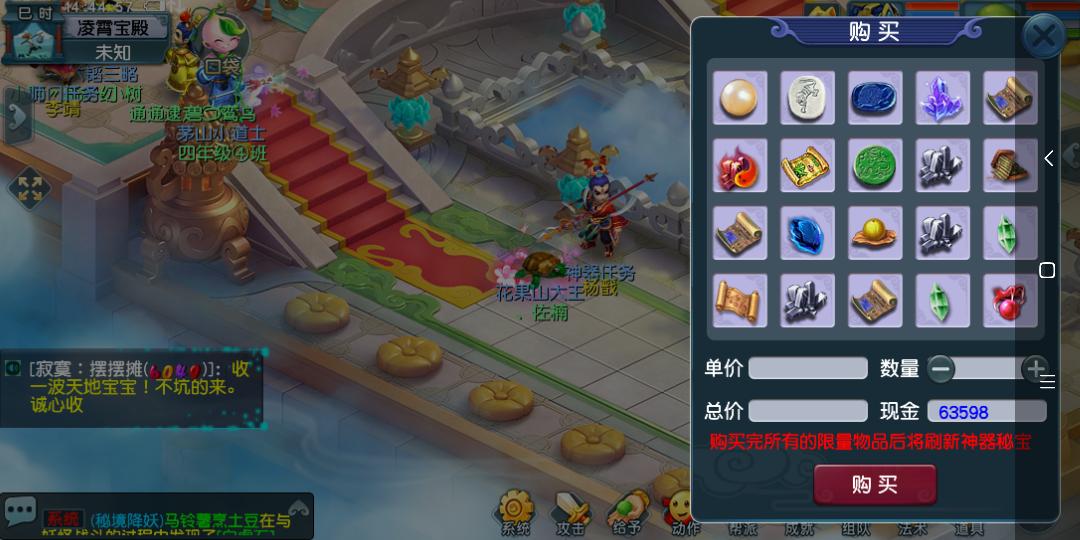Choose the blue sapphire gem item

pyautogui.click(x=808, y=233)
